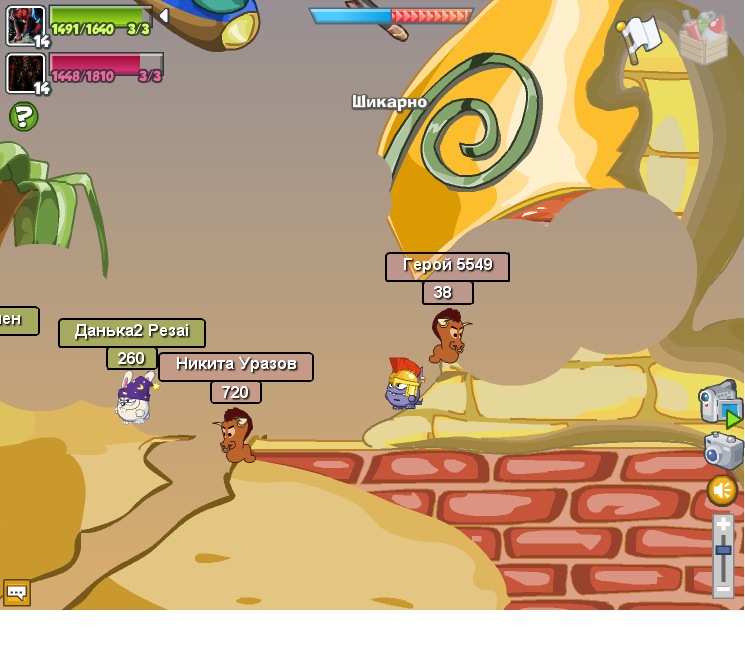This screenshot has height=650, width=745.
Task: Take a screenshot with the photo camera
Action: (723, 450)
